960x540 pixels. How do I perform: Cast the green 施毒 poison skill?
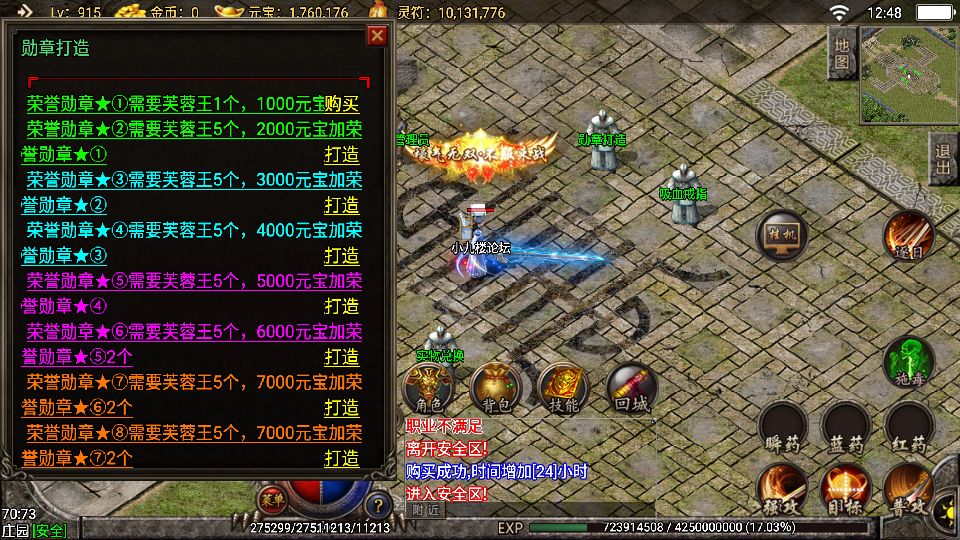point(908,362)
